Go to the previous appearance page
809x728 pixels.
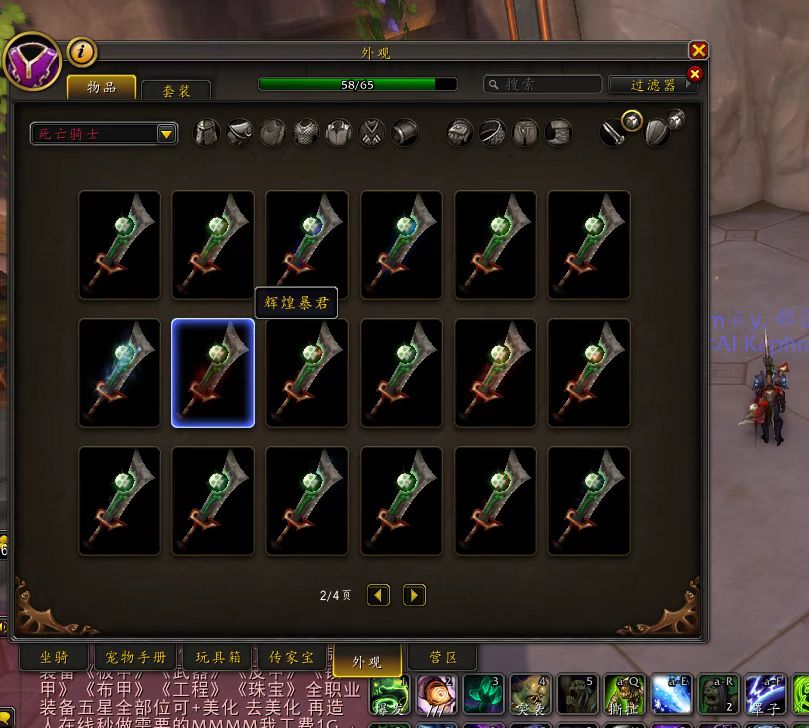(x=378, y=595)
